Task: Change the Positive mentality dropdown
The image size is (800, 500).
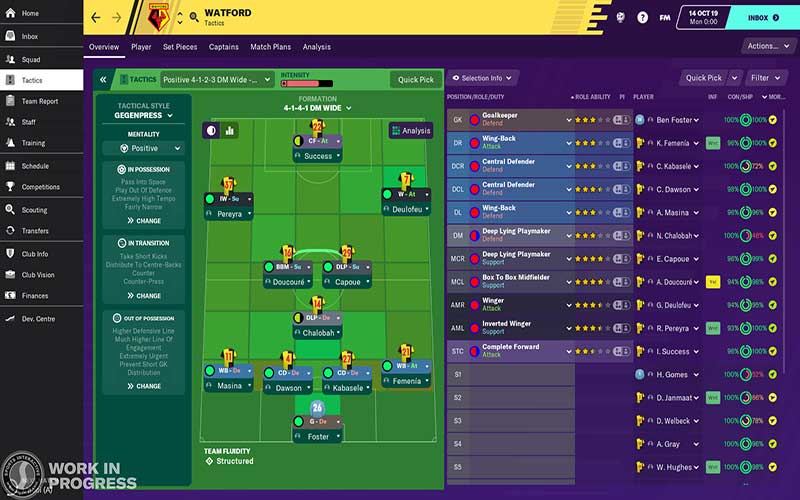Action: (x=144, y=149)
